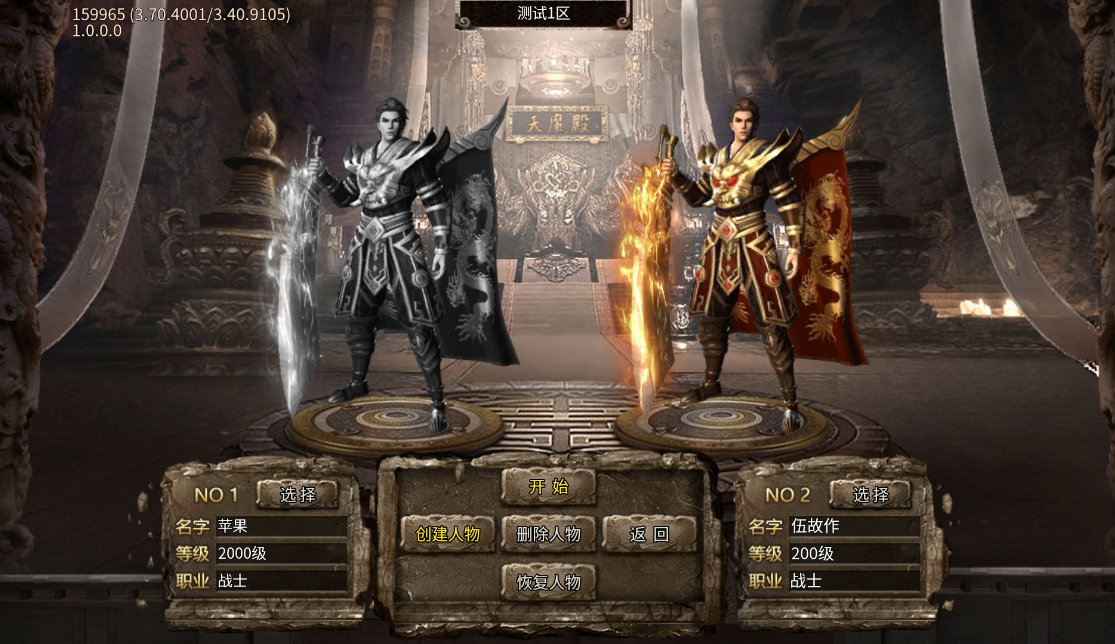
Task: Go back with the 返回 button
Action: pyautogui.click(x=649, y=534)
